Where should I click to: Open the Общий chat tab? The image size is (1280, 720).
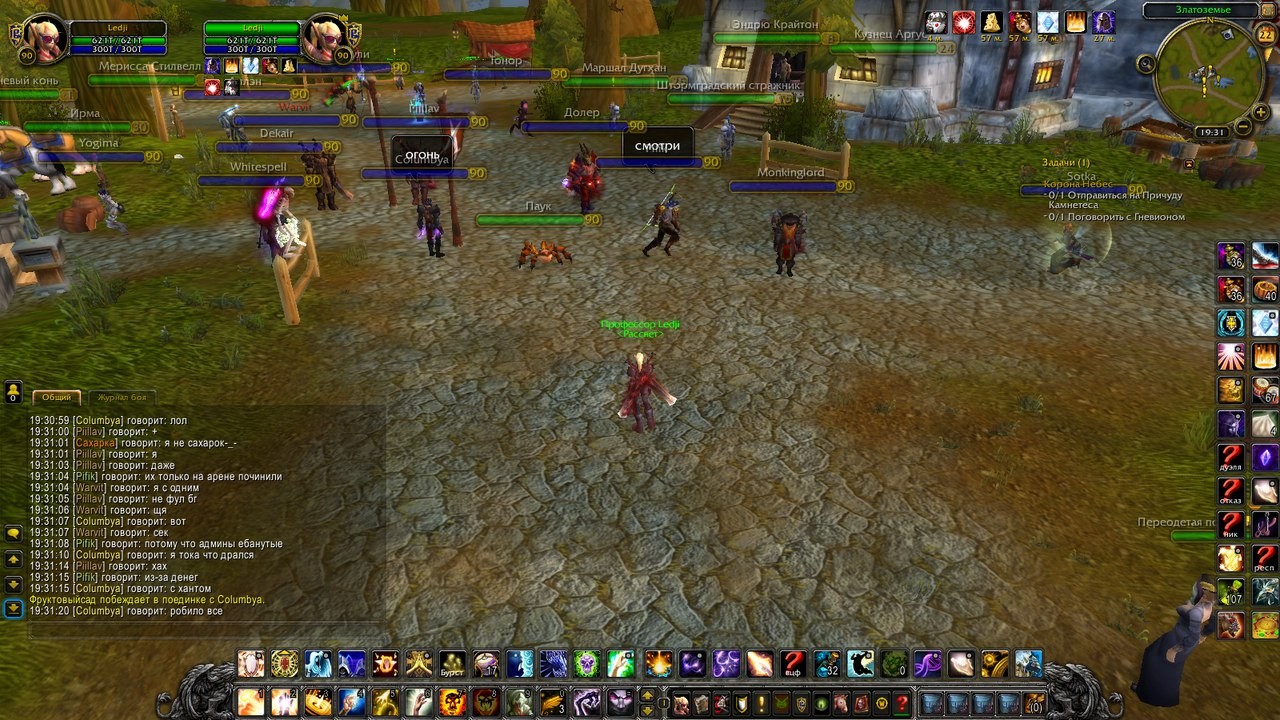tap(56, 397)
